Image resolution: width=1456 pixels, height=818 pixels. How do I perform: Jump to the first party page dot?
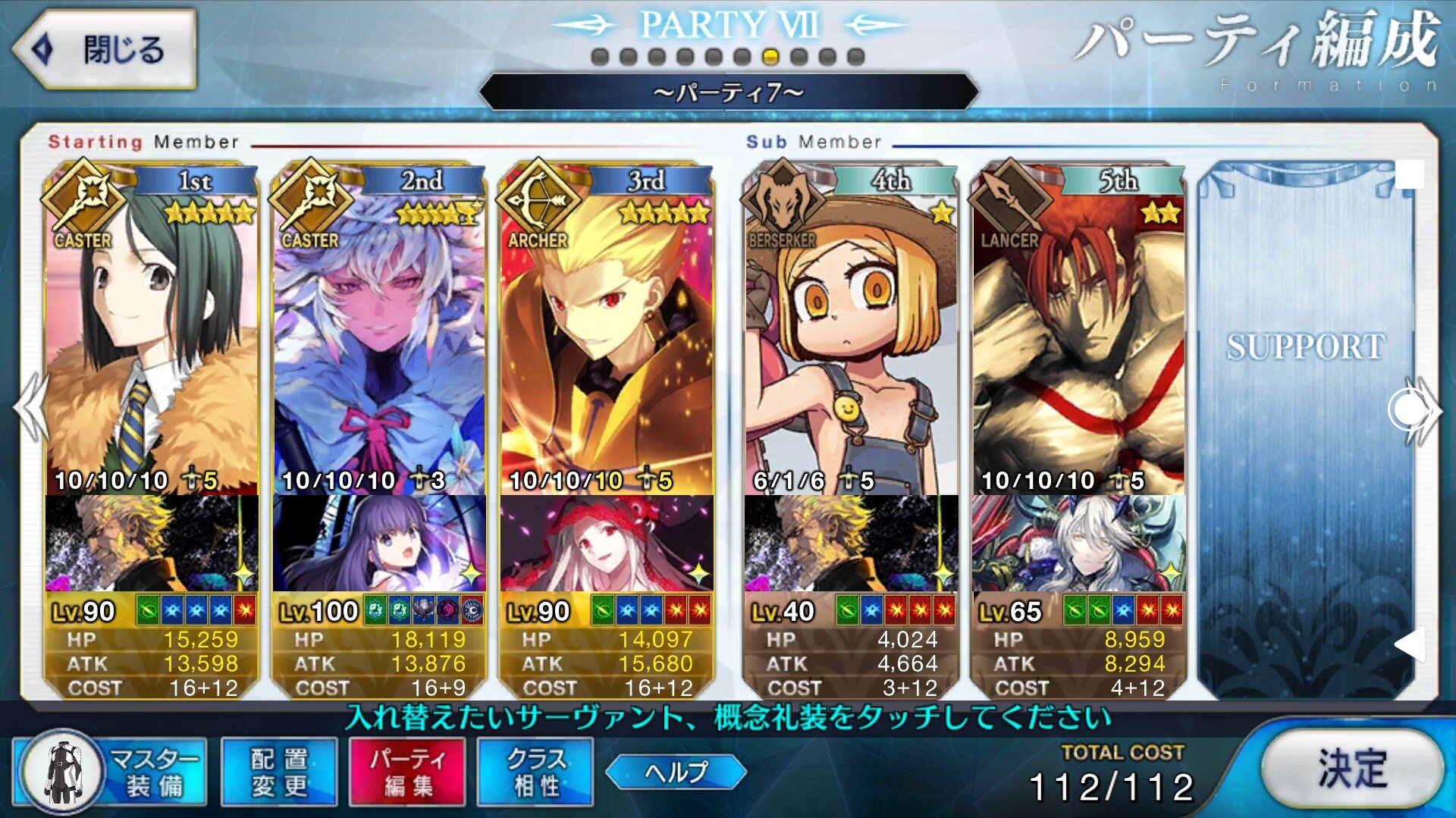pyautogui.click(x=600, y=57)
